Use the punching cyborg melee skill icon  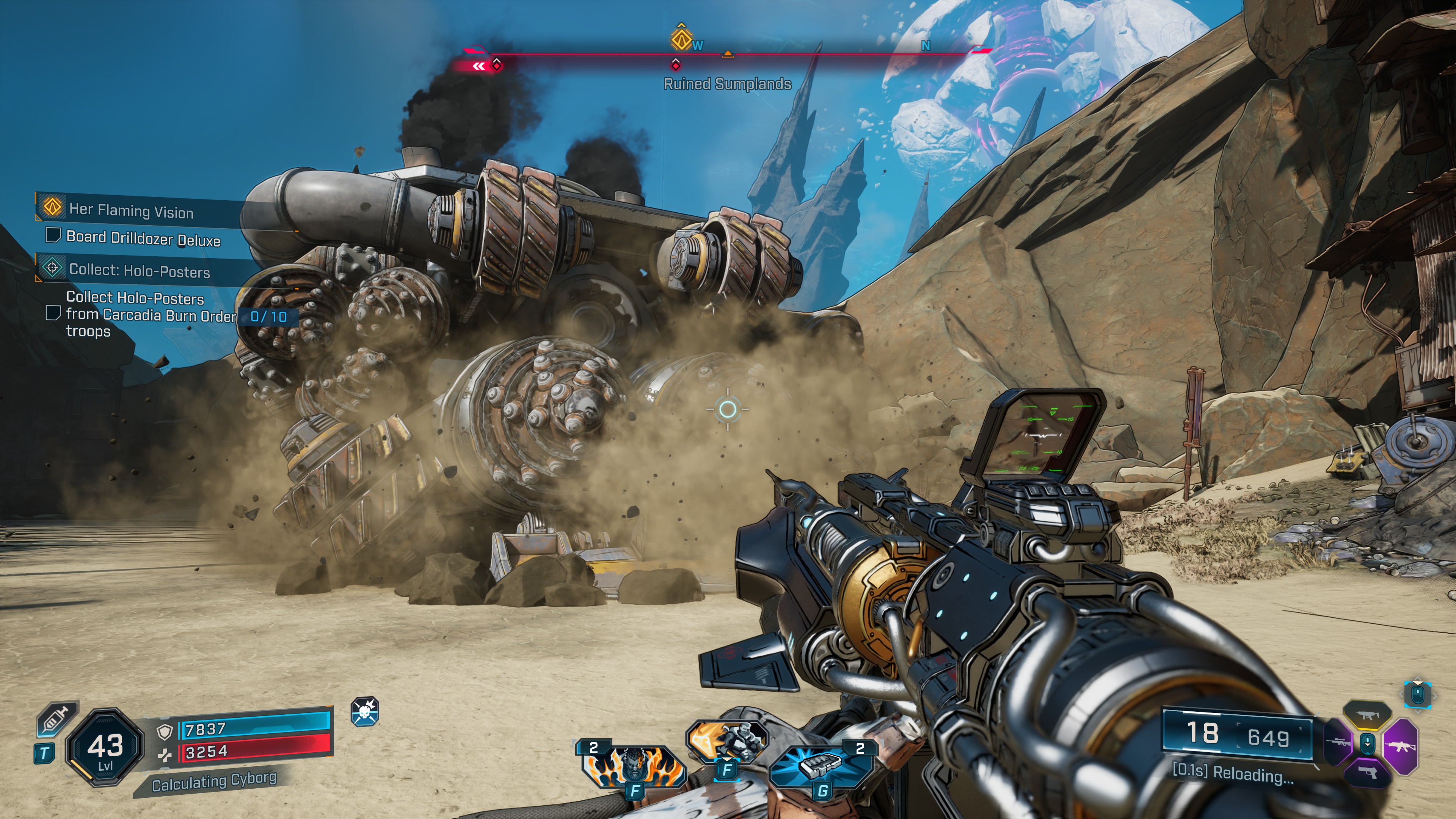[x=727, y=741]
